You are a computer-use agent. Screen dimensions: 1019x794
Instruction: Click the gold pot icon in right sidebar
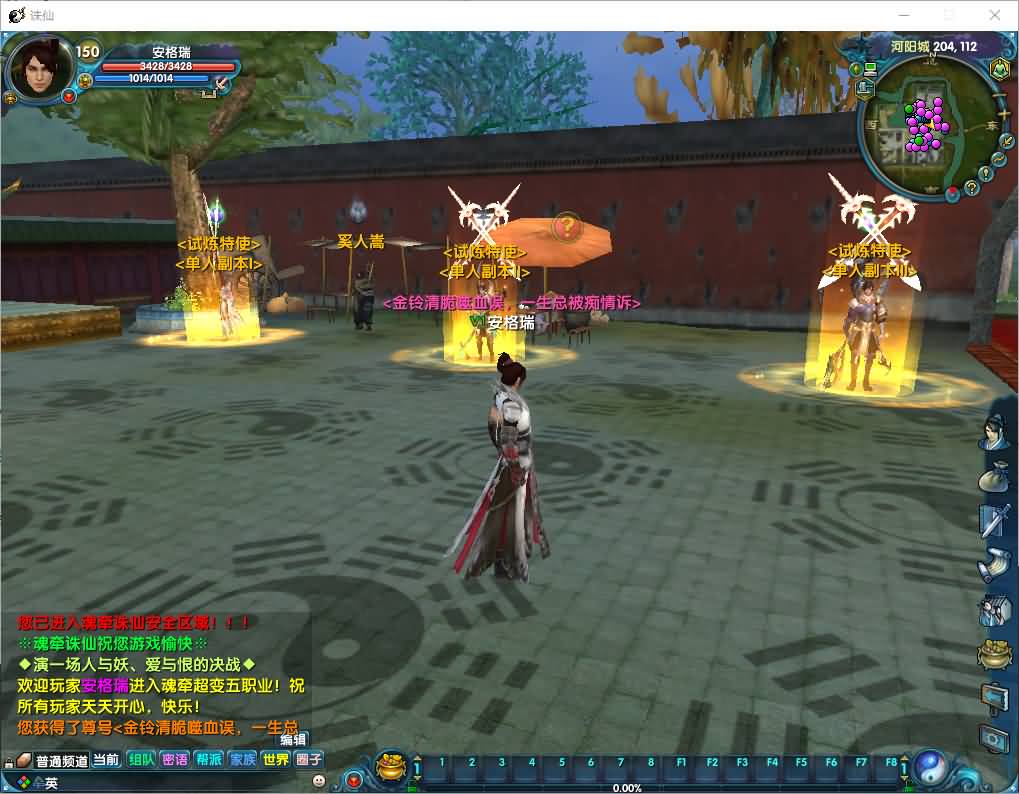[x=996, y=655]
